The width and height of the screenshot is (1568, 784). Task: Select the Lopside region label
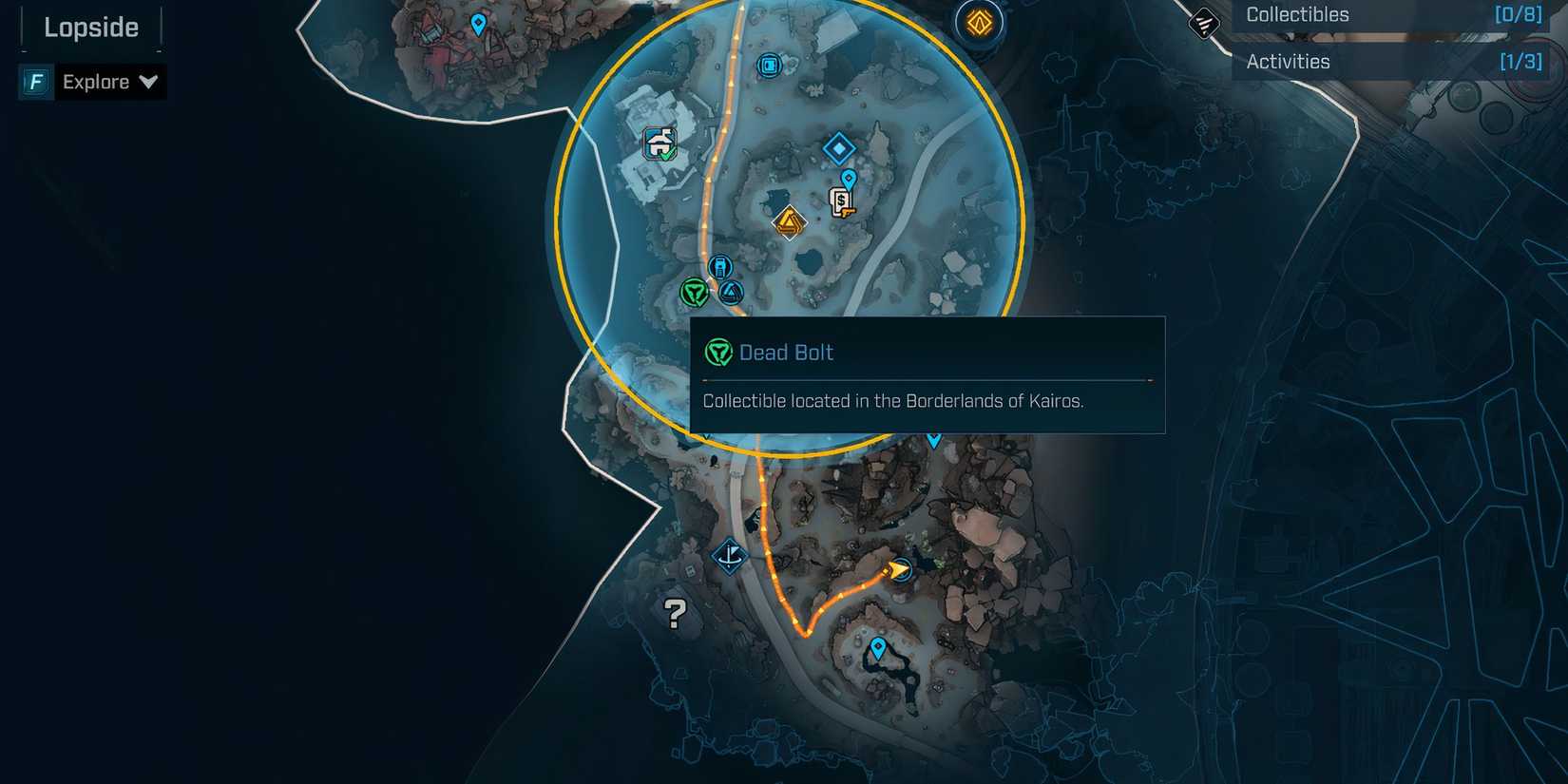click(89, 28)
